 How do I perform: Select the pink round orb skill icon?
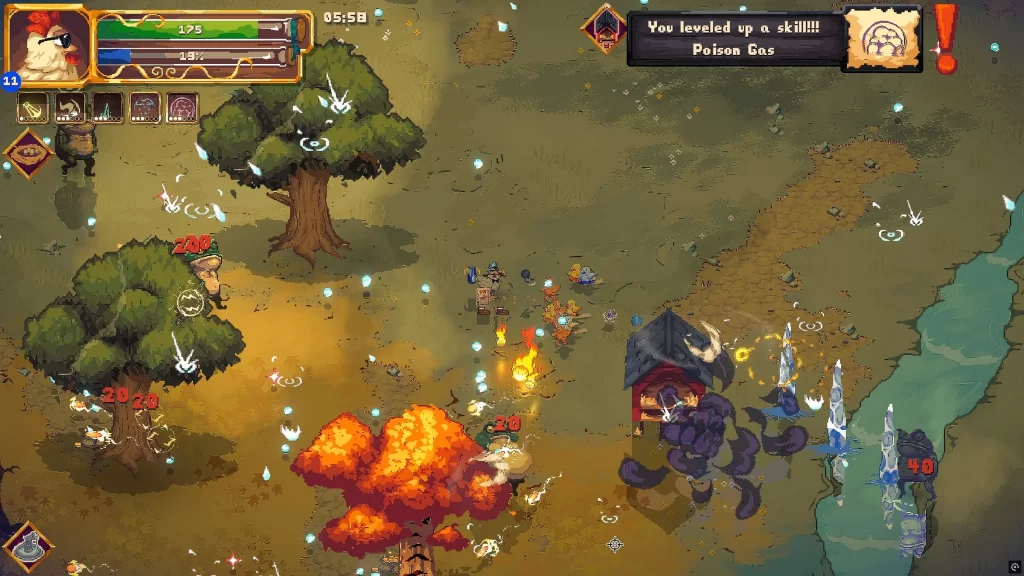182,108
